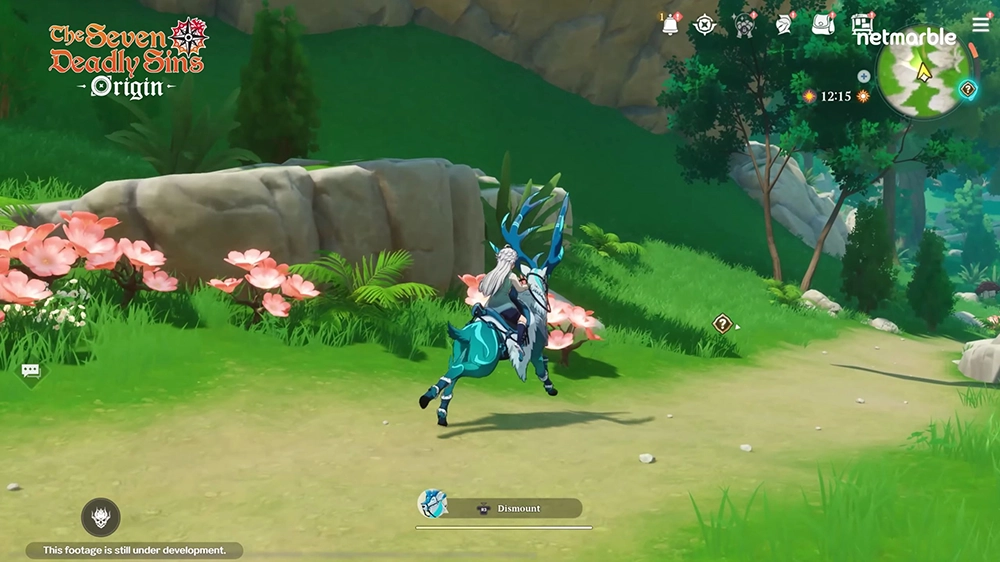Click the crosshair target icon
Viewport: 1000px width, 562px height.
[705, 25]
